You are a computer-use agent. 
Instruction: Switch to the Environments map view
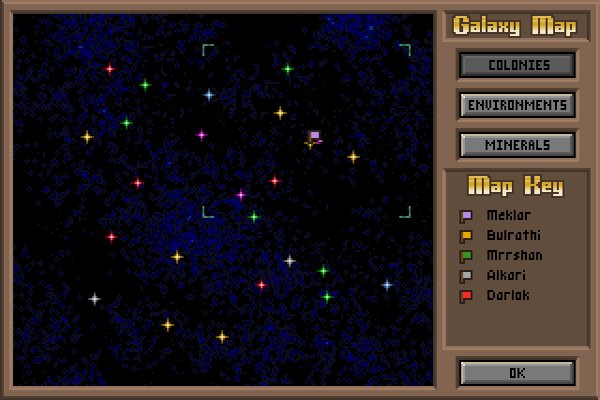tap(517, 105)
